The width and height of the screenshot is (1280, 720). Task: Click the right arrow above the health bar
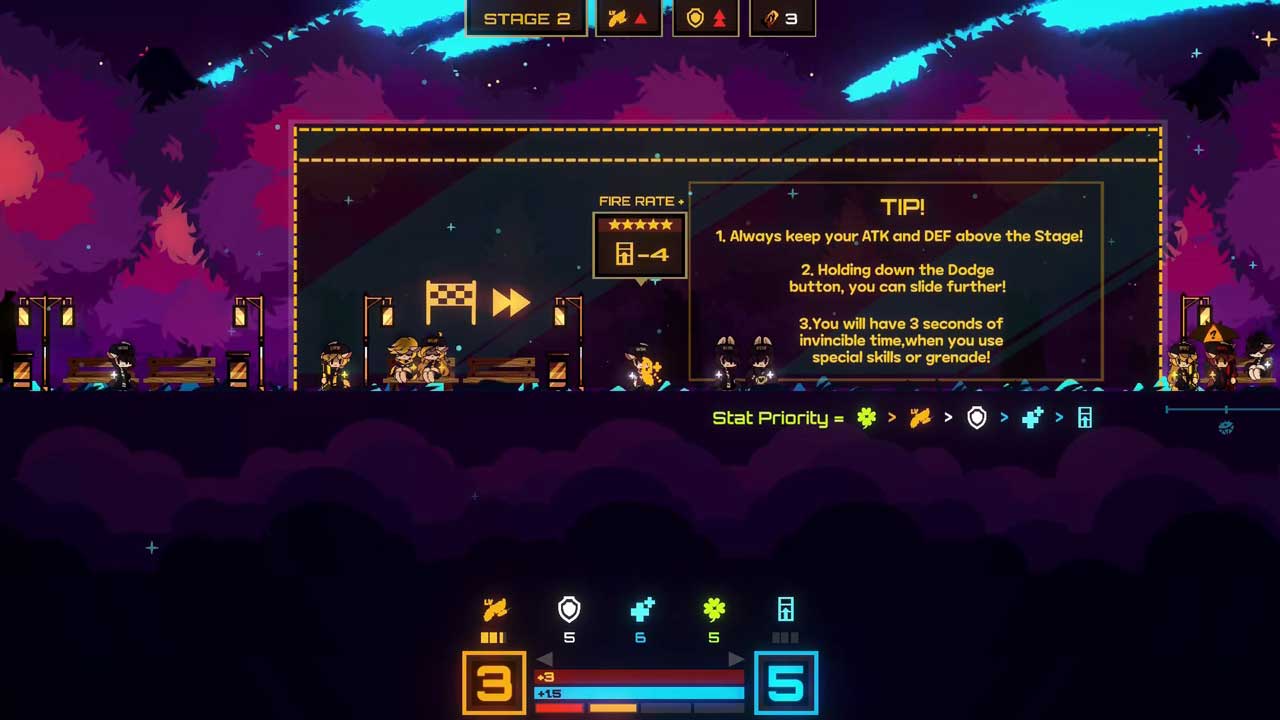736,659
